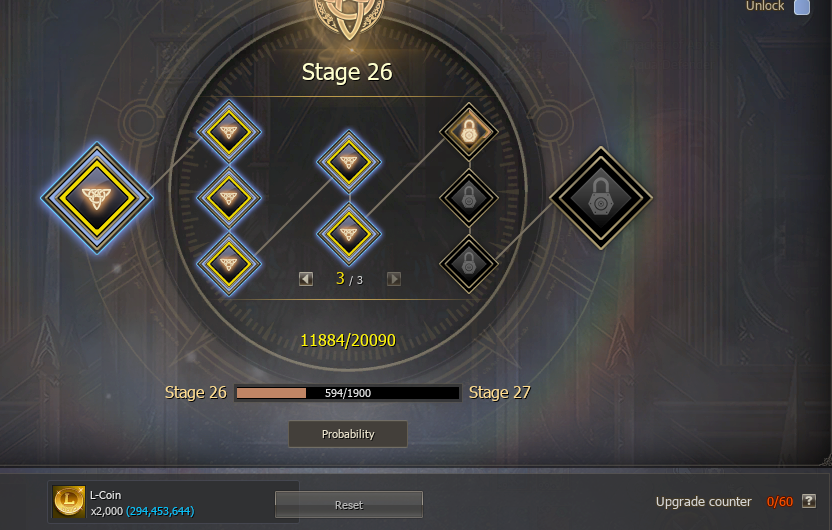Select the large locked node on the right
This screenshot has width=832, height=530.
click(600, 198)
